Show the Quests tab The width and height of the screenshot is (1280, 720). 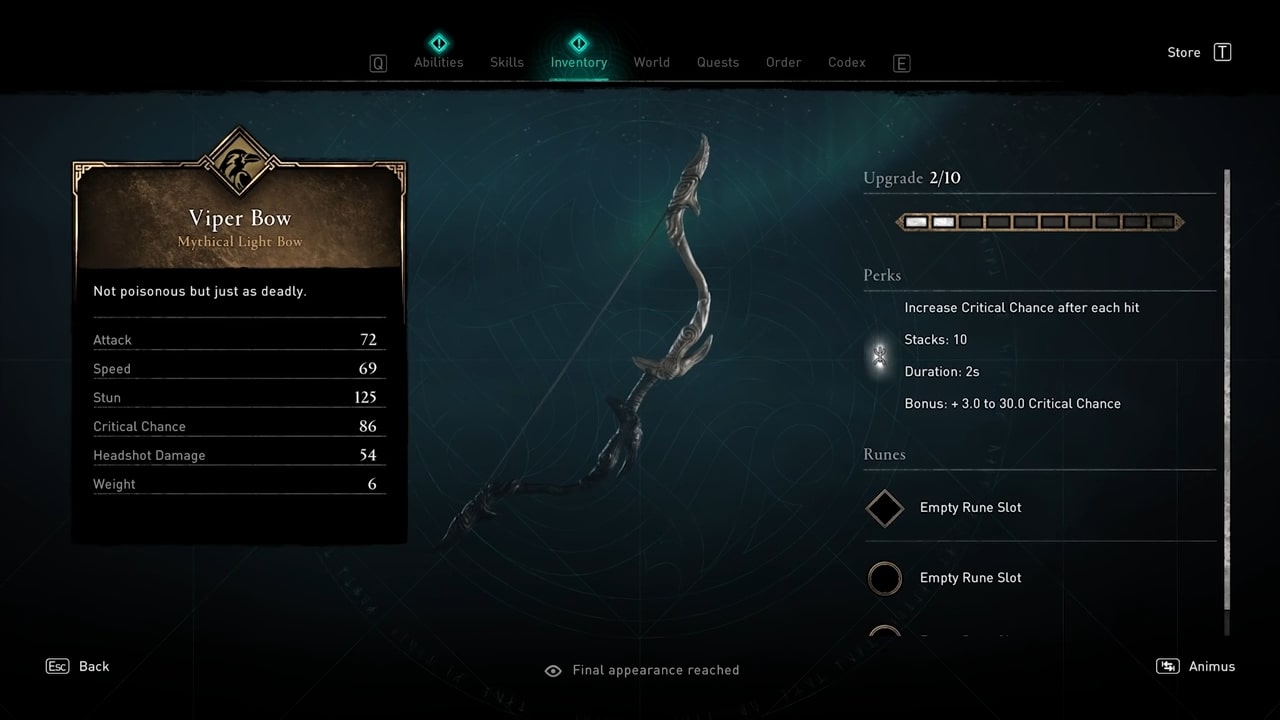pos(717,62)
